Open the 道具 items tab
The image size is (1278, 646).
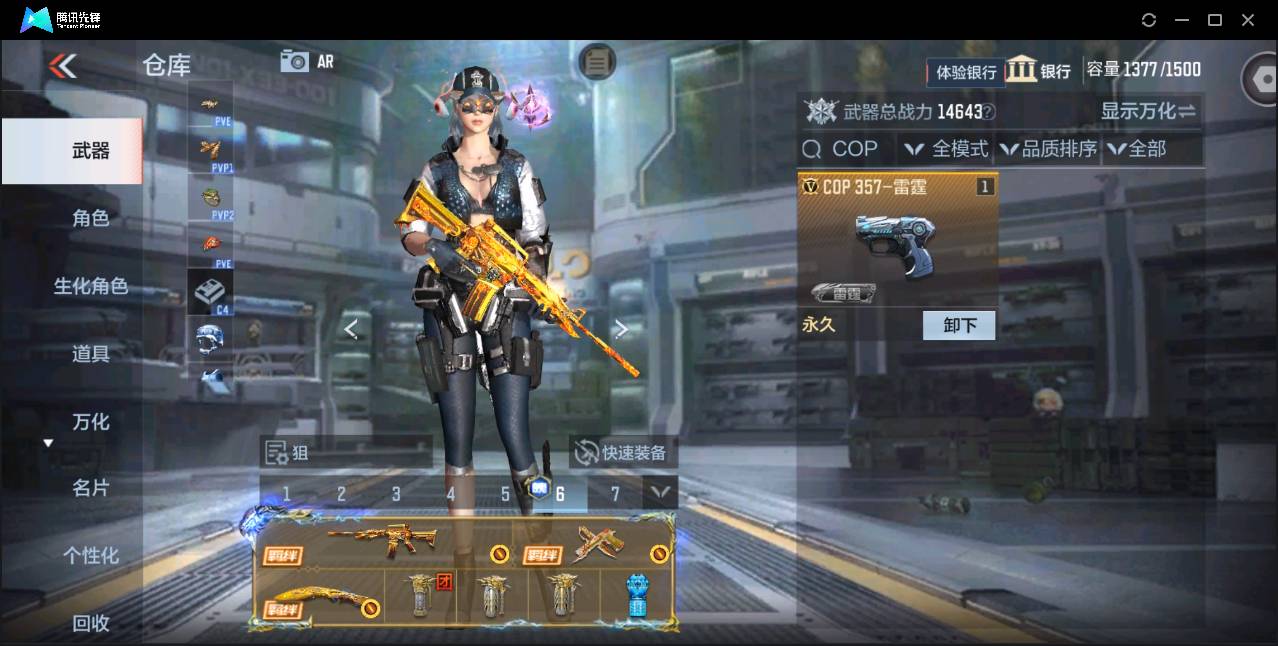point(90,353)
